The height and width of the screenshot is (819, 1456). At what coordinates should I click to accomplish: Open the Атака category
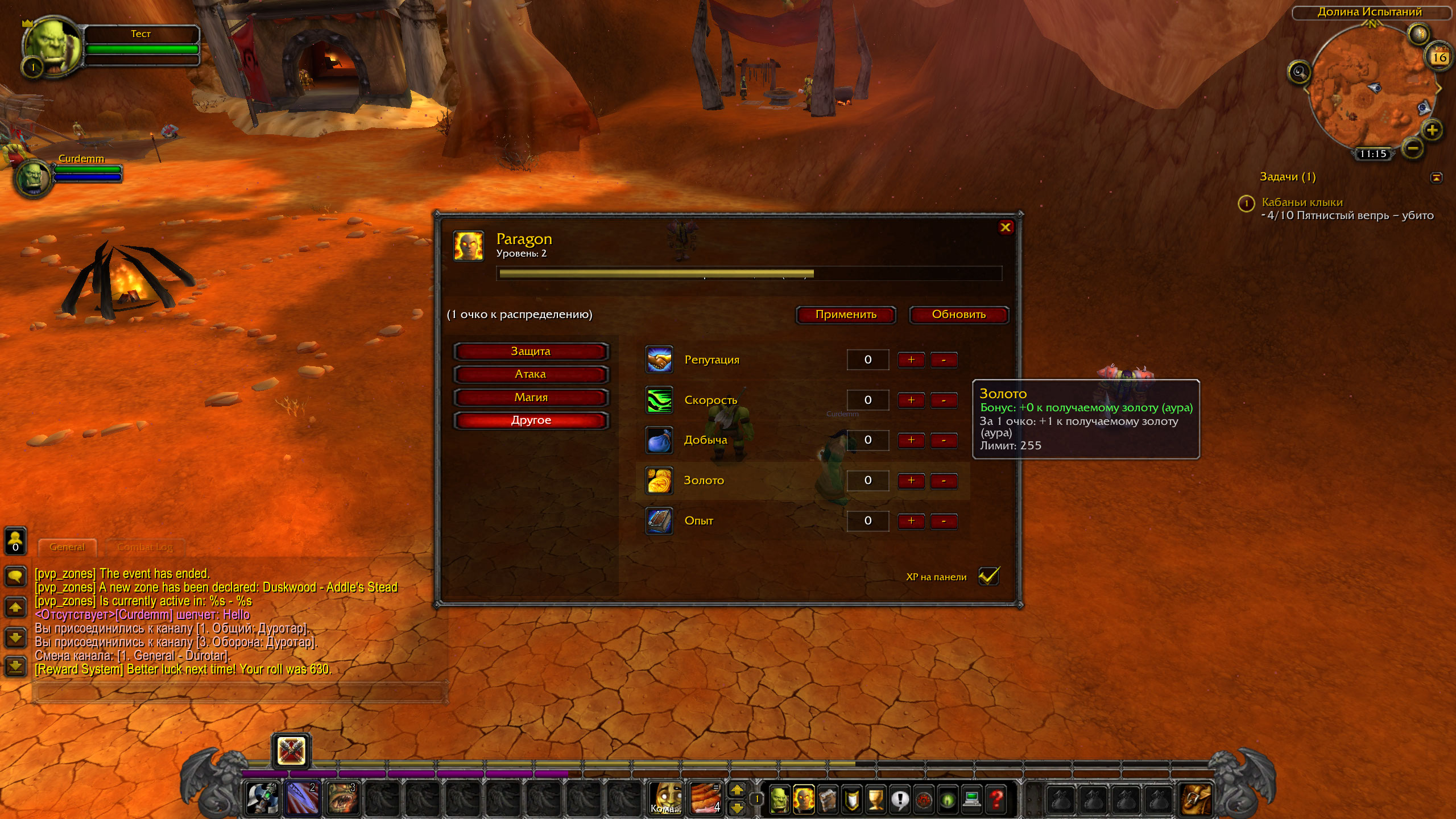tap(531, 374)
